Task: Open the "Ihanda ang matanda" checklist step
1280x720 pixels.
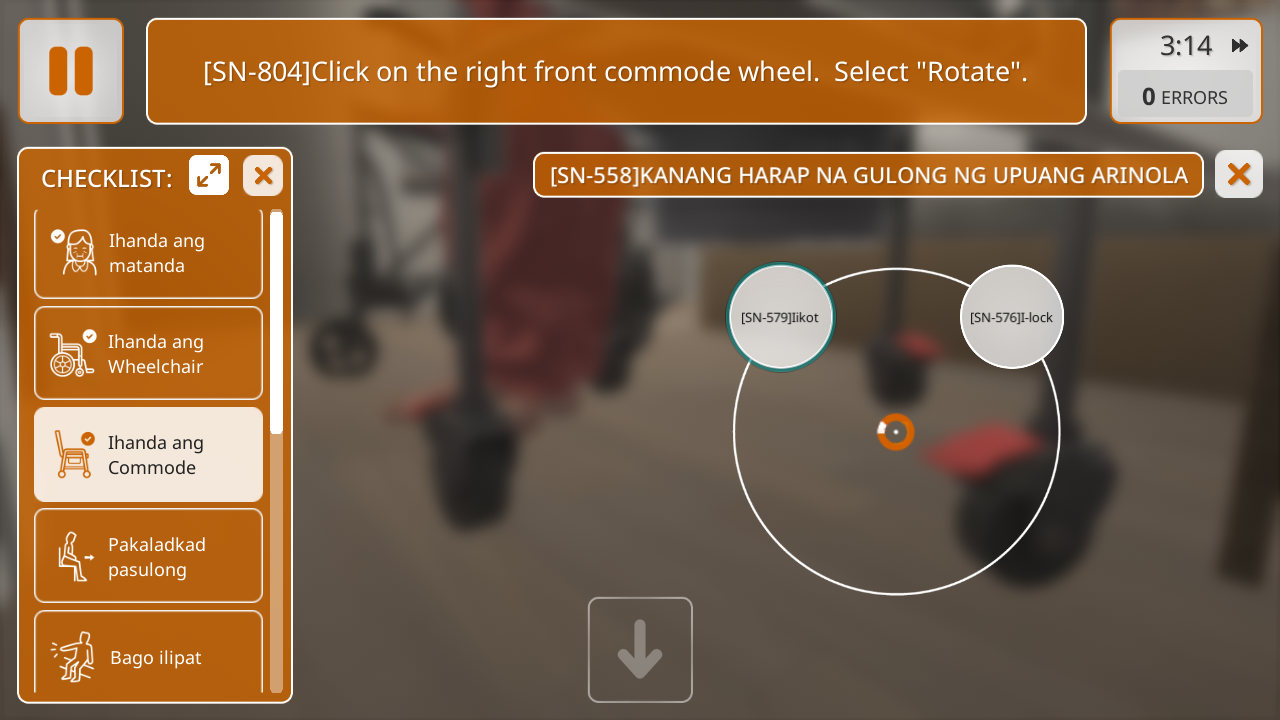Action: (x=148, y=253)
